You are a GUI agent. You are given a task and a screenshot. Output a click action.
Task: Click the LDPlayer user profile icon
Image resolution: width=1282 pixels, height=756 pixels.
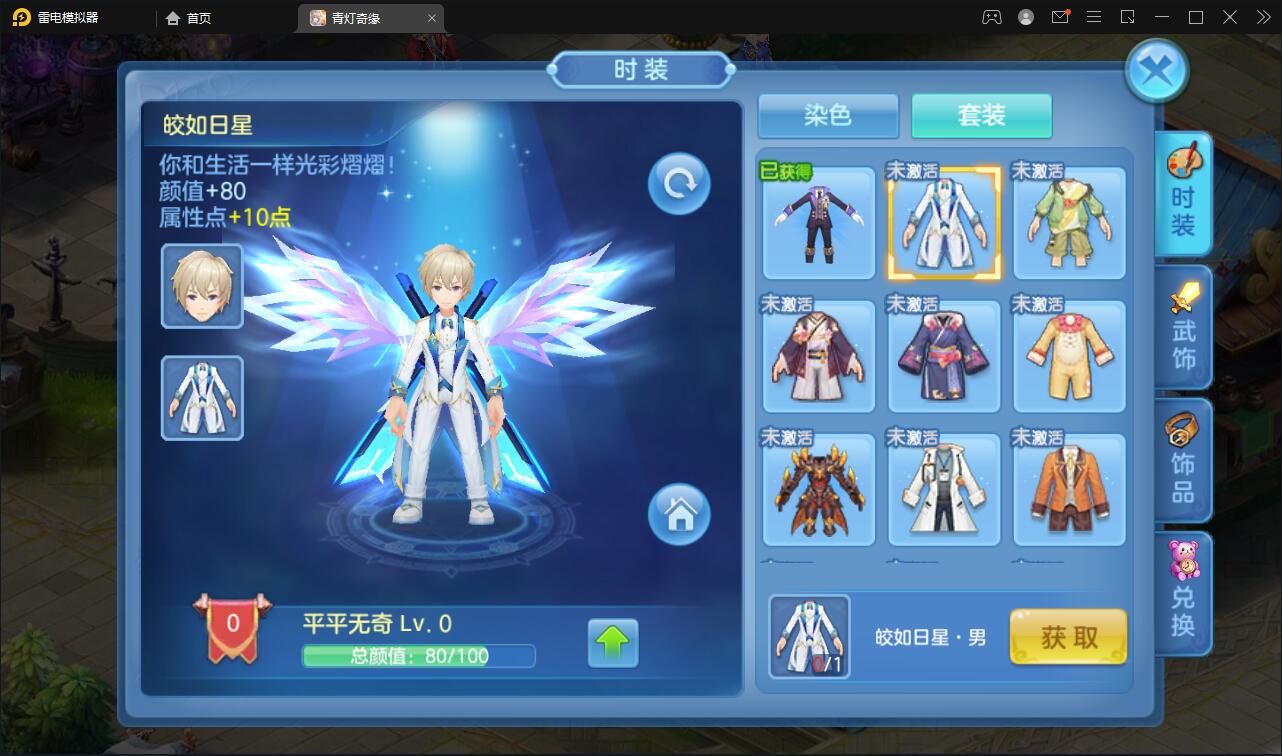click(x=1025, y=17)
